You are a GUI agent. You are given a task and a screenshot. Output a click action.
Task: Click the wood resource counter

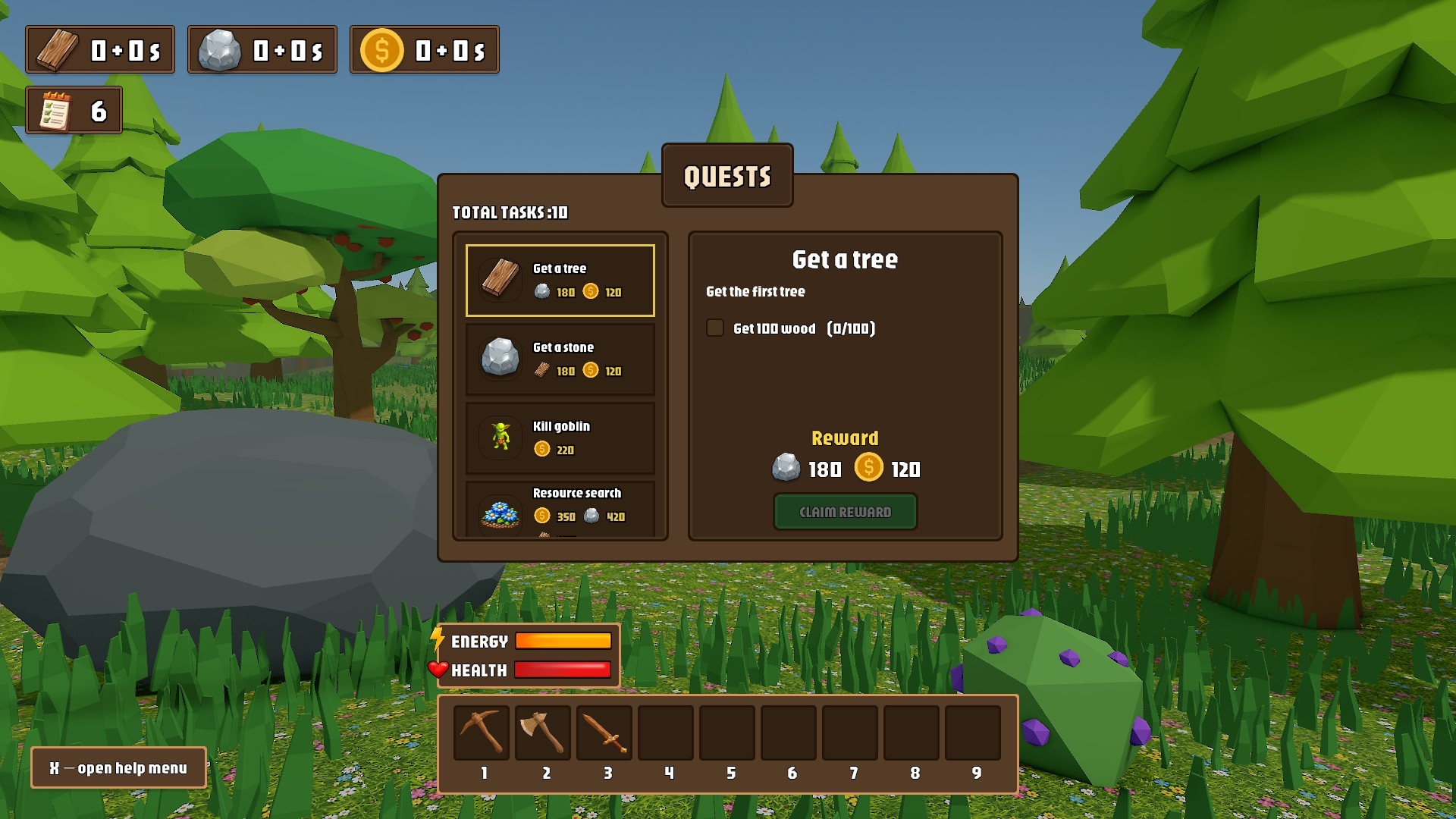click(x=100, y=50)
